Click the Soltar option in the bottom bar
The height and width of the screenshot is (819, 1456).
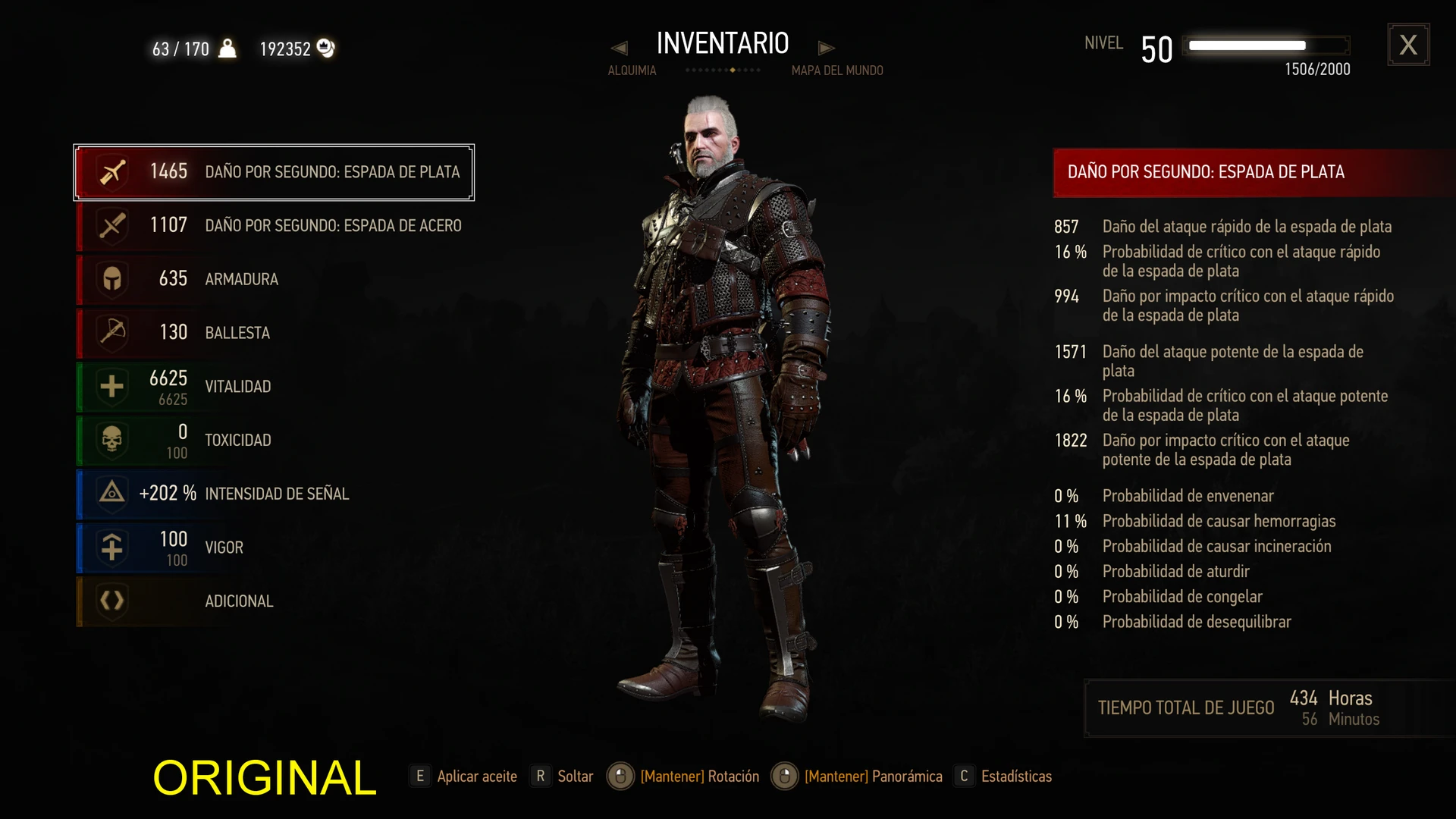(563, 777)
